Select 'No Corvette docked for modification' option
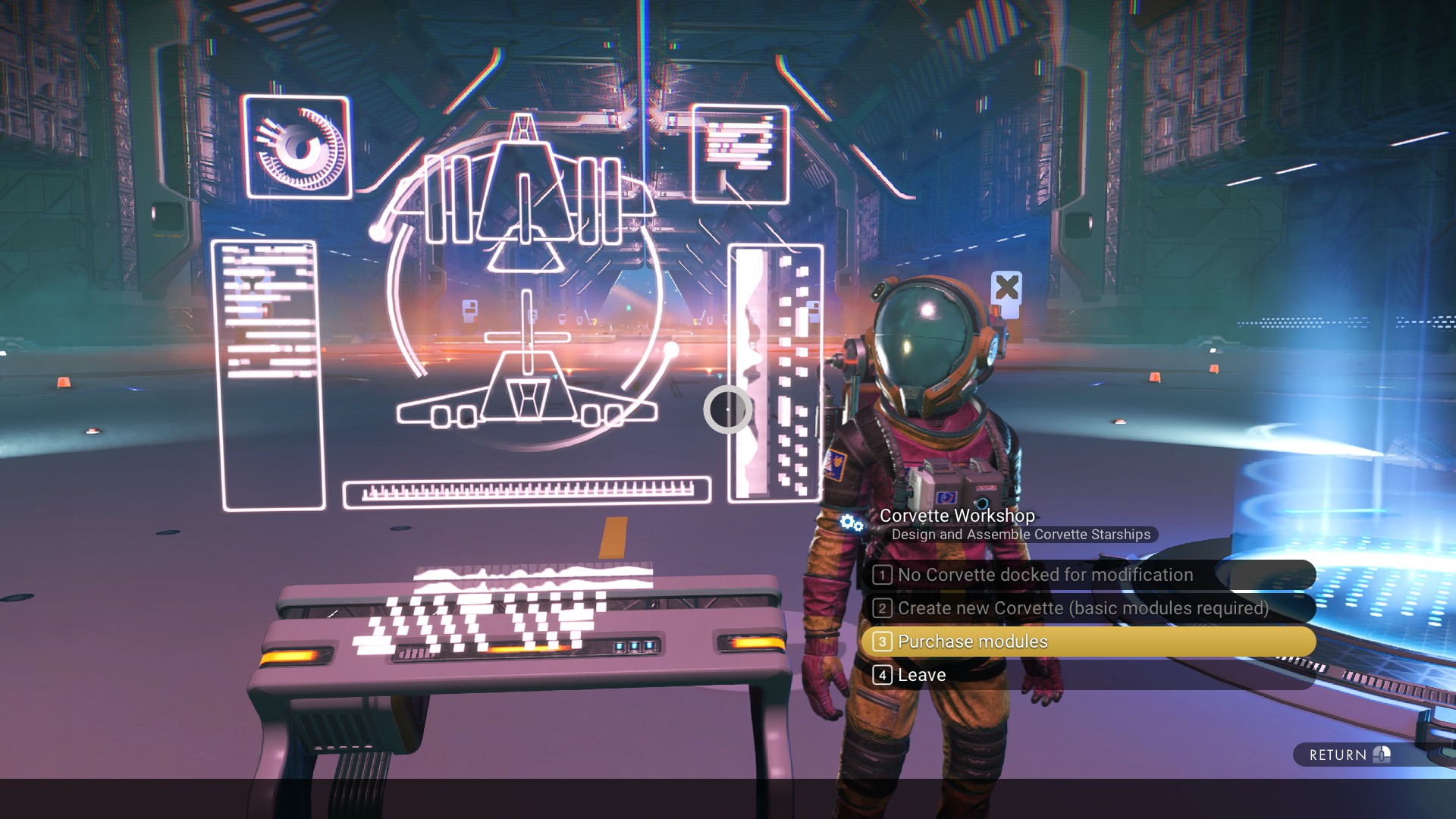 tap(1045, 575)
